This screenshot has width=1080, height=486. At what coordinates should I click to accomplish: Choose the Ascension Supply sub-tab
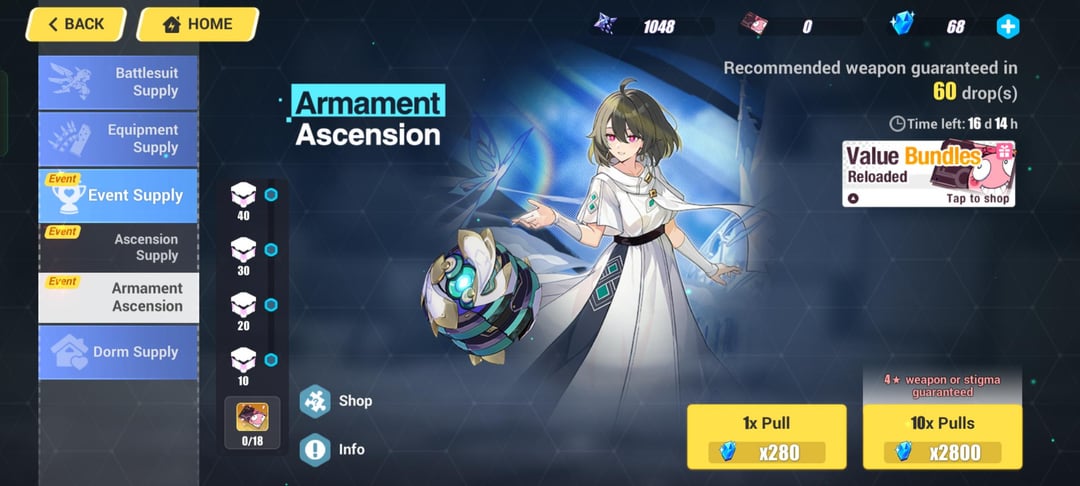click(118, 247)
